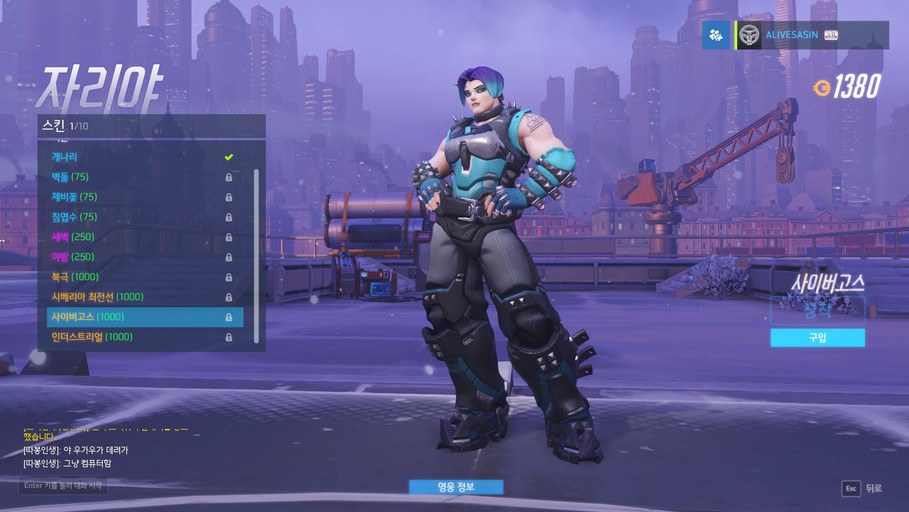Viewport: 909px width, 512px height.
Task: Pick the 제비꽃 (75) skin
Action: pos(140,197)
